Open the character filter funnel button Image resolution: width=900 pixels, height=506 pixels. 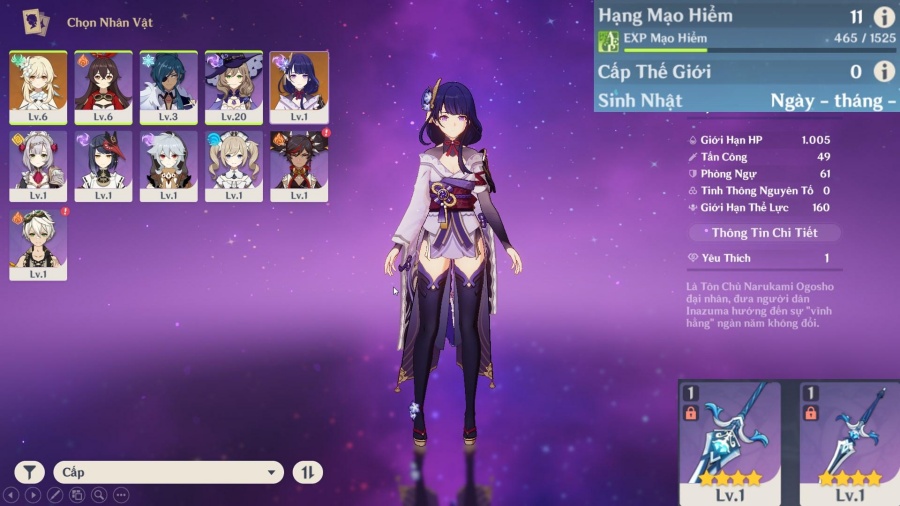[x=30, y=472]
